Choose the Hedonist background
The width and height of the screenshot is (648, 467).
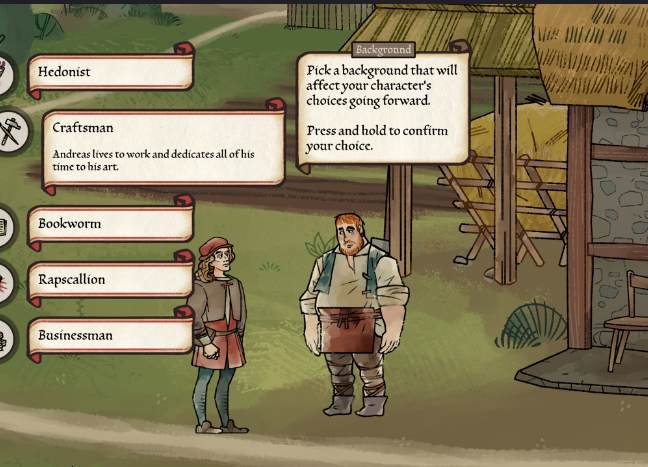click(110, 72)
